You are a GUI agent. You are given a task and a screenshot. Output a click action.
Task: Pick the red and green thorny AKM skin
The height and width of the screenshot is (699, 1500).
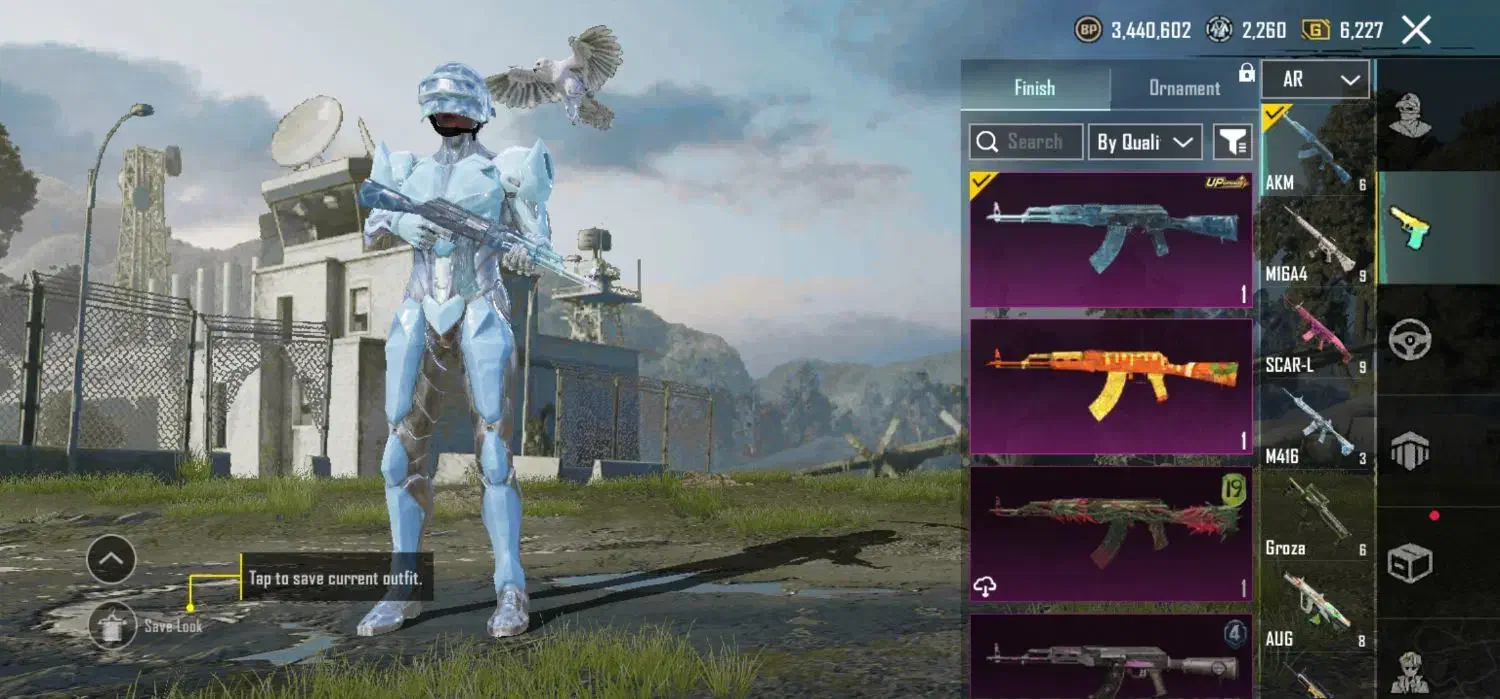point(1111,534)
